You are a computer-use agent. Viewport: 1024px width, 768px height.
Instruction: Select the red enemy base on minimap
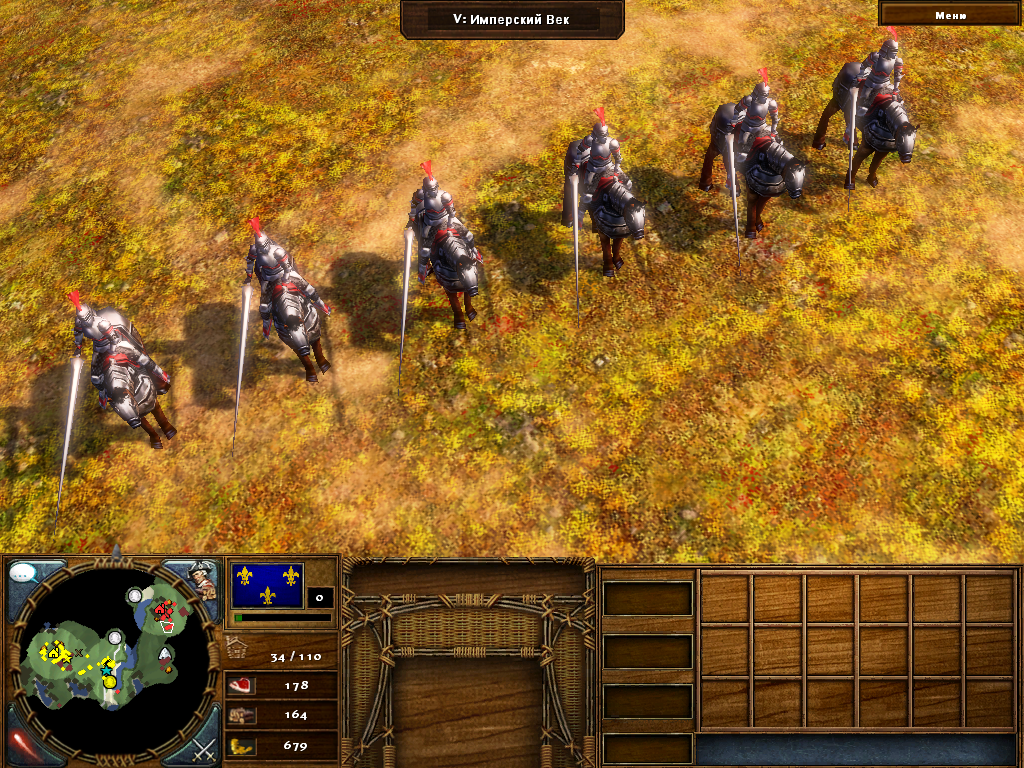163,608
